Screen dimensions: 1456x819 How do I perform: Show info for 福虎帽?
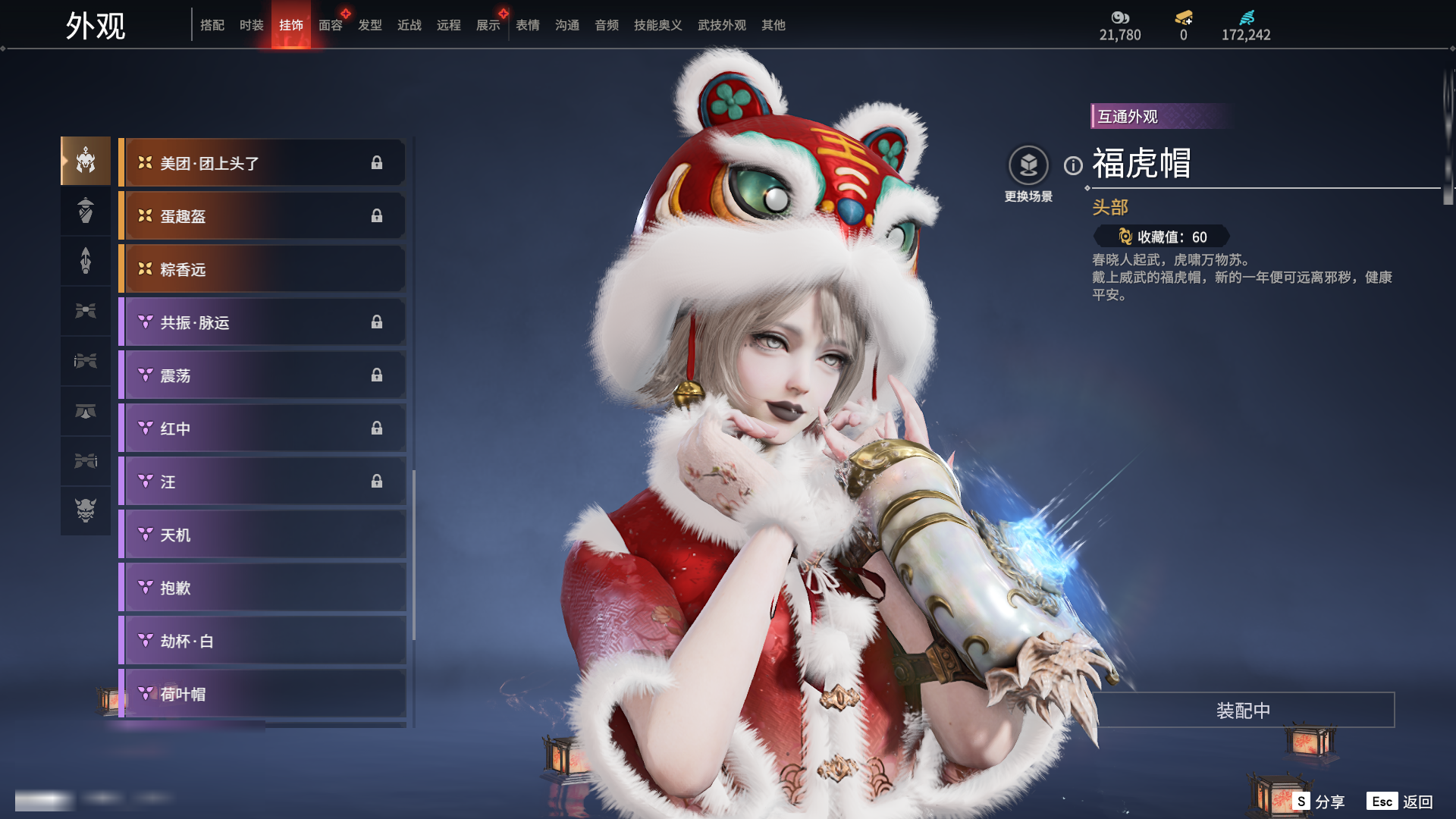coord(1073,165)
